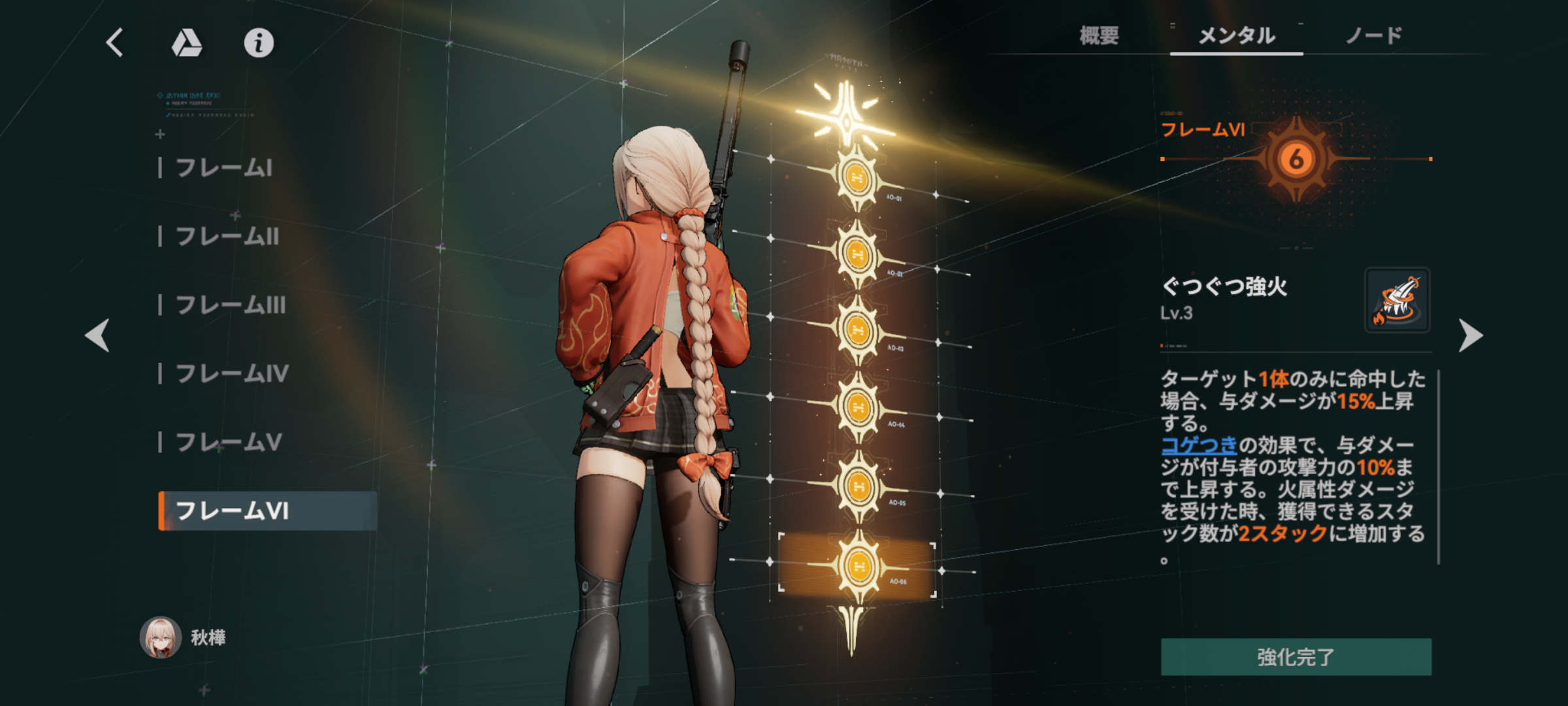This screenshot has height=706, width=1568.
Task: Open the ノード tab
Action: coord(1373,35)
